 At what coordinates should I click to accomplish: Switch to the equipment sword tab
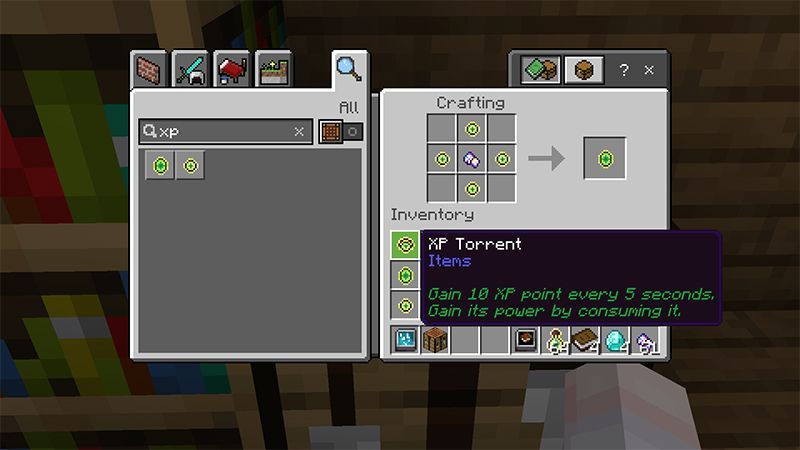(191, 70)
